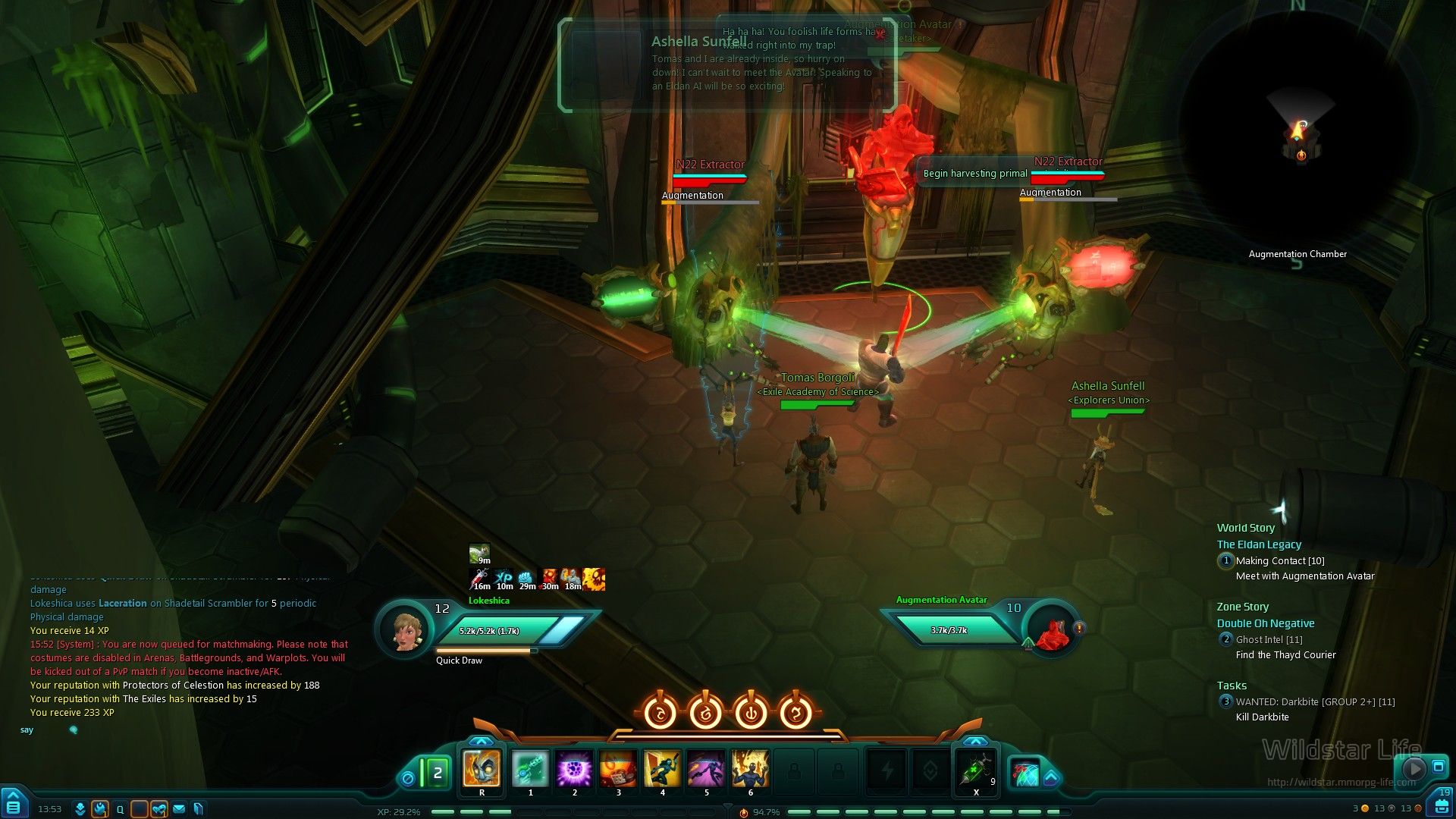Open the Q icon in the bottom bar
The width and height of the screenshot is (1456, 819).
[x=120, y=809]
